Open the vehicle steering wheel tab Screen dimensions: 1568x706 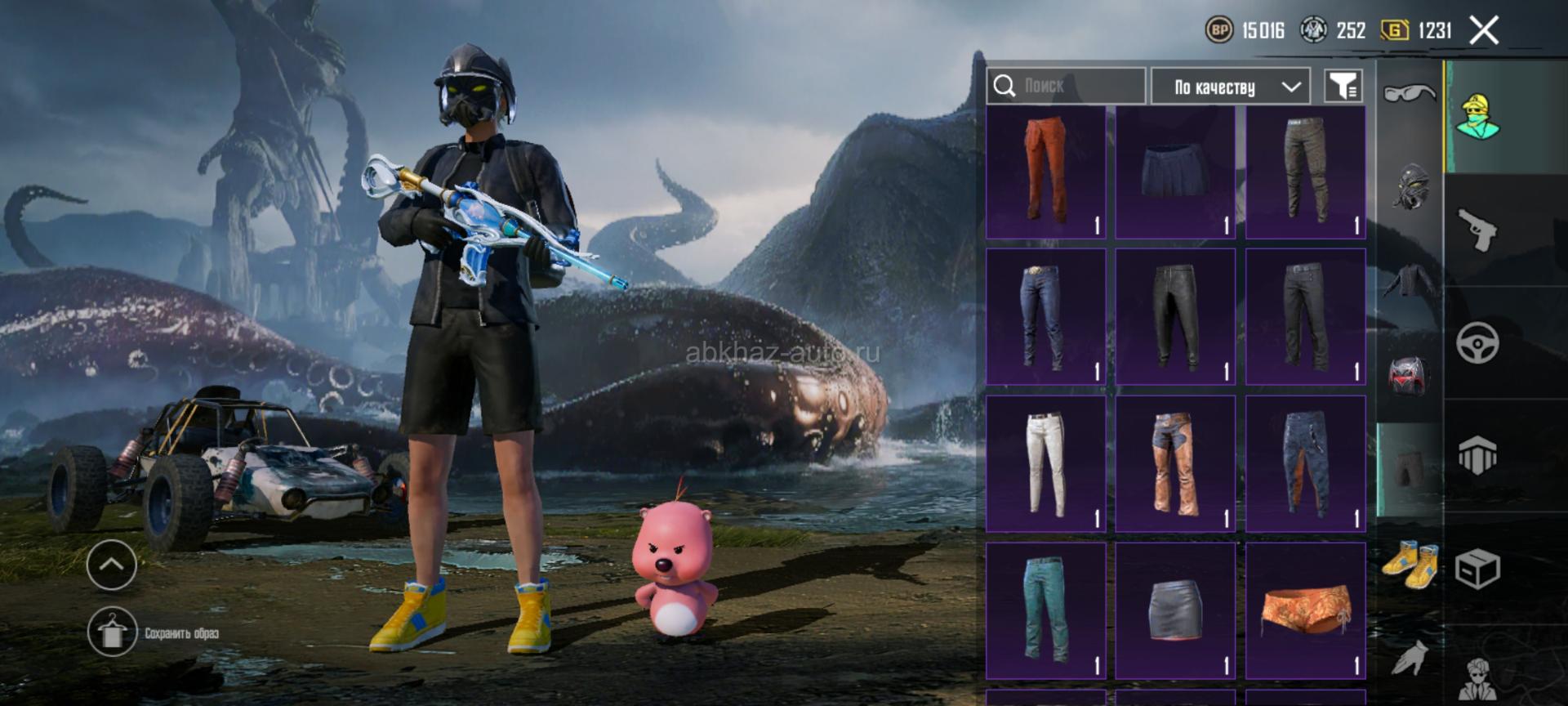[1478, 342]
